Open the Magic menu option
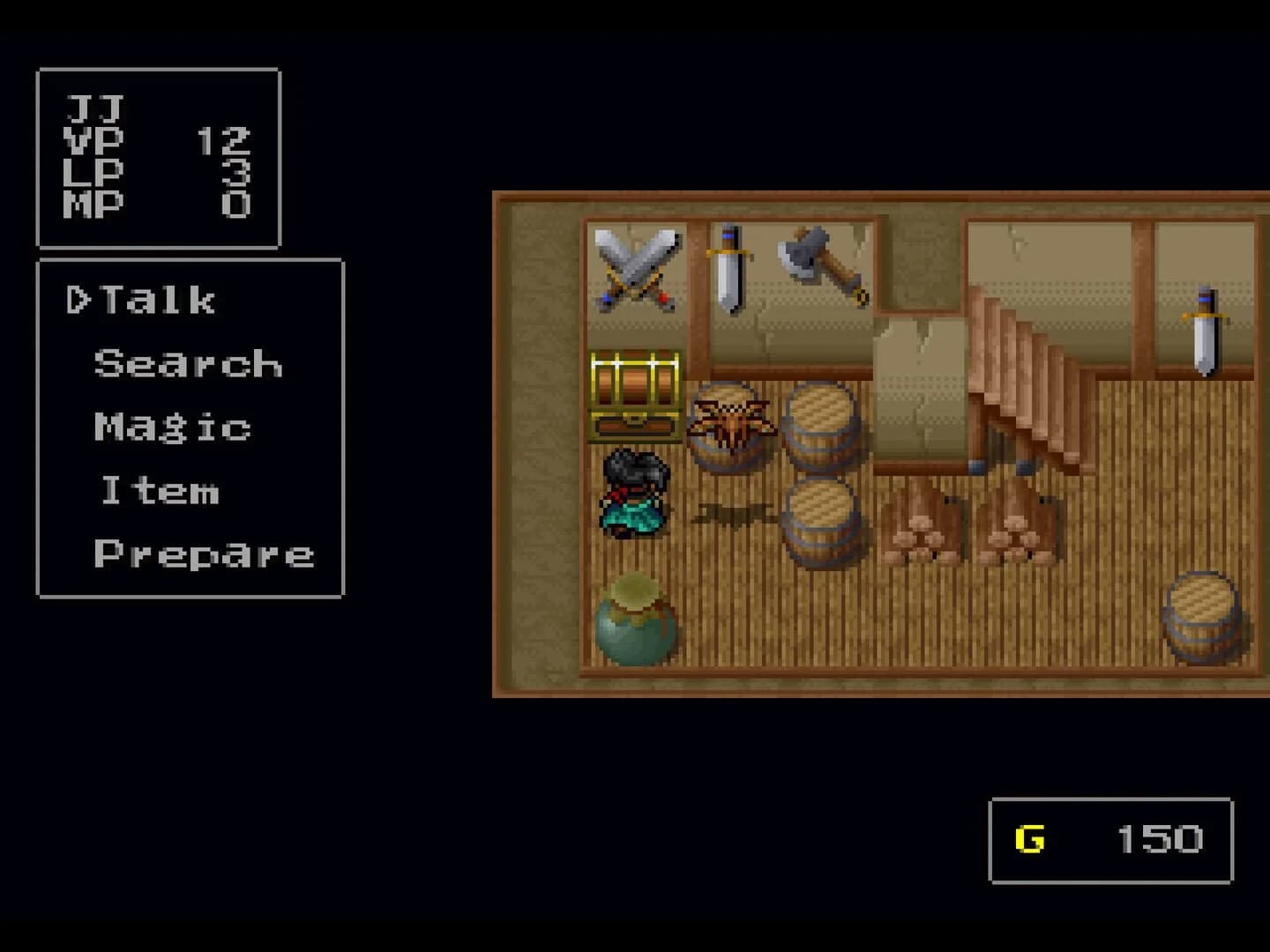 point(170,426)
